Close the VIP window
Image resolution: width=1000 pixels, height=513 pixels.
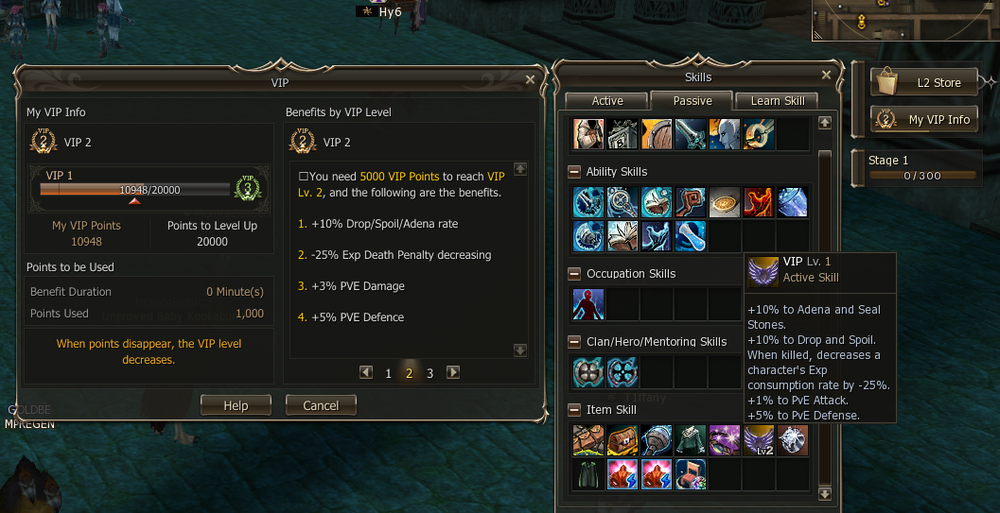tap(531, 79)
